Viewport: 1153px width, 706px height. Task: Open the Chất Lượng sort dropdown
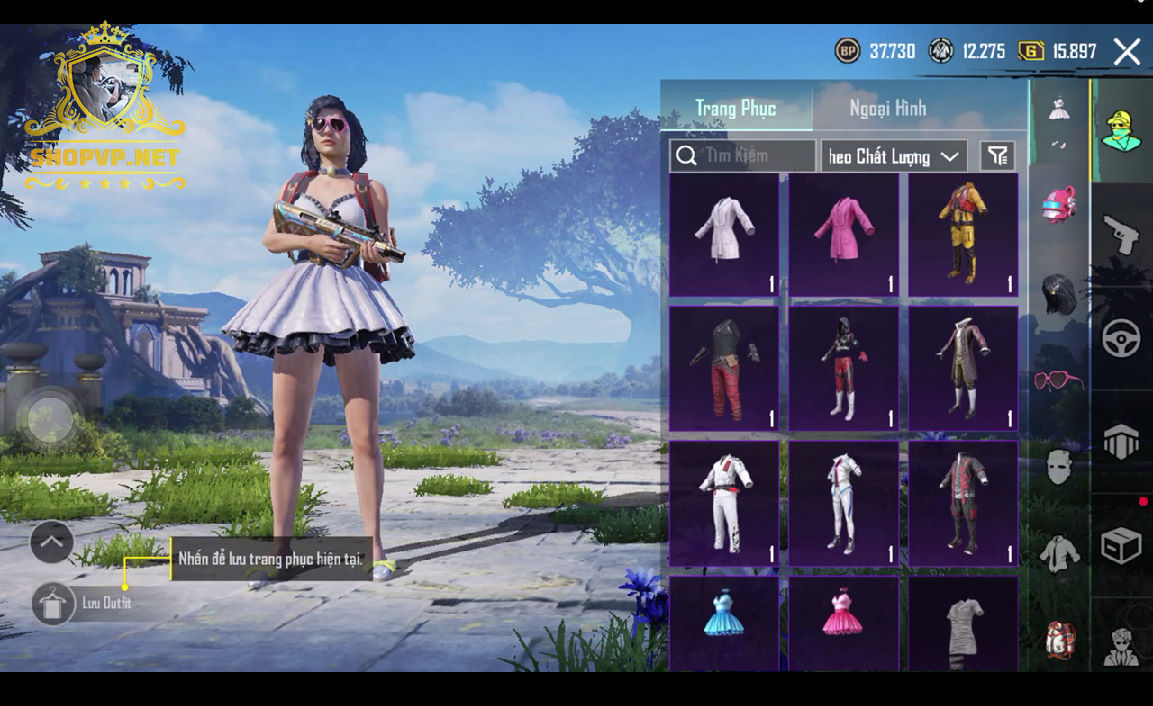pos(894,156)
